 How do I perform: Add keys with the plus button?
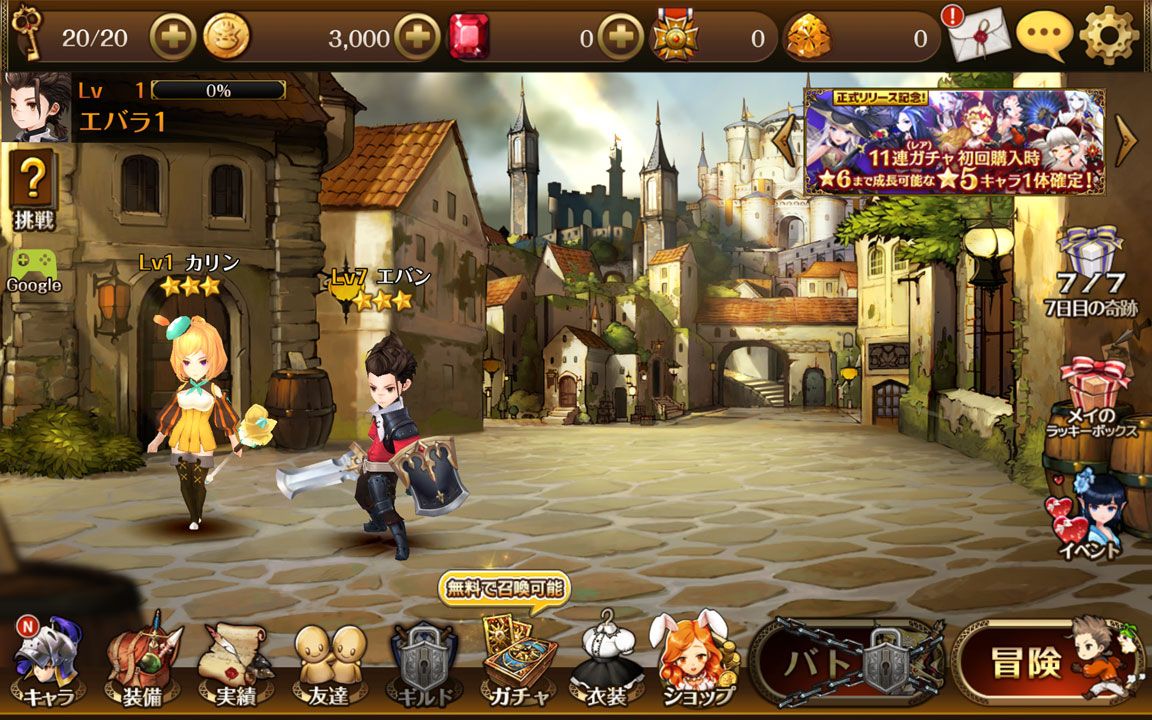pyautogui.click(x=172, y=38)
